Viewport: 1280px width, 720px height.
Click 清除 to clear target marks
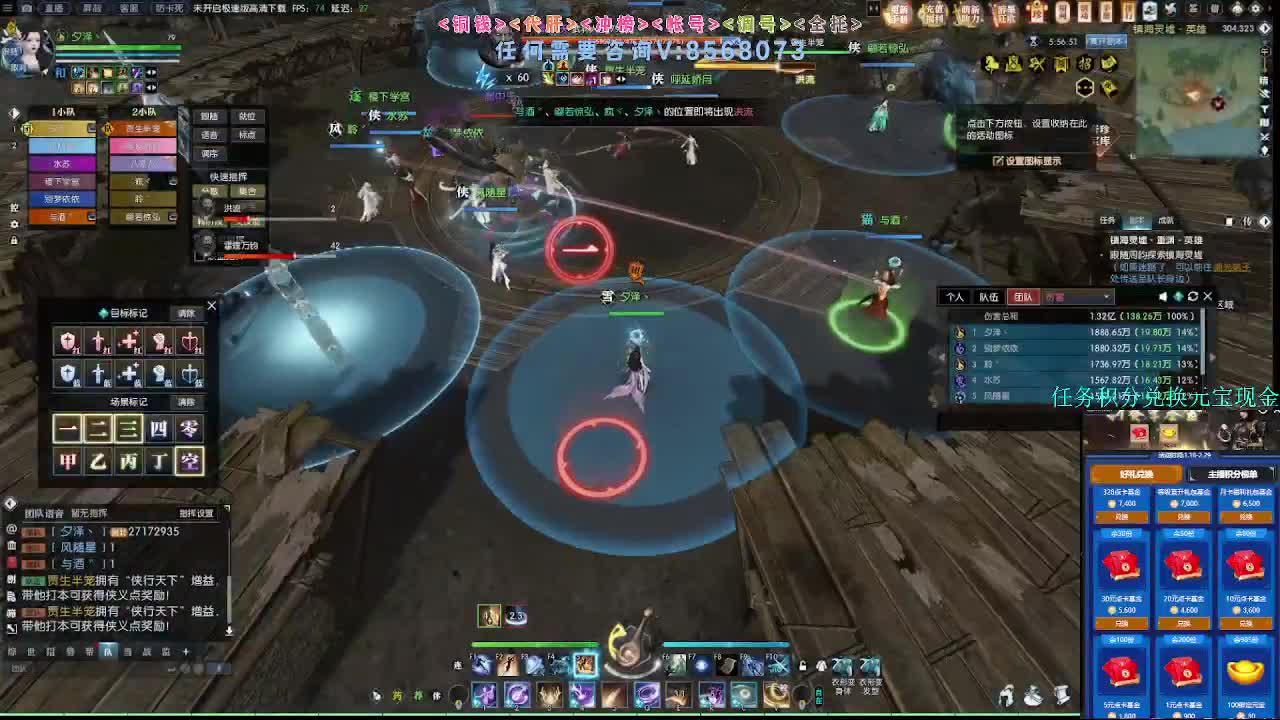187,314
